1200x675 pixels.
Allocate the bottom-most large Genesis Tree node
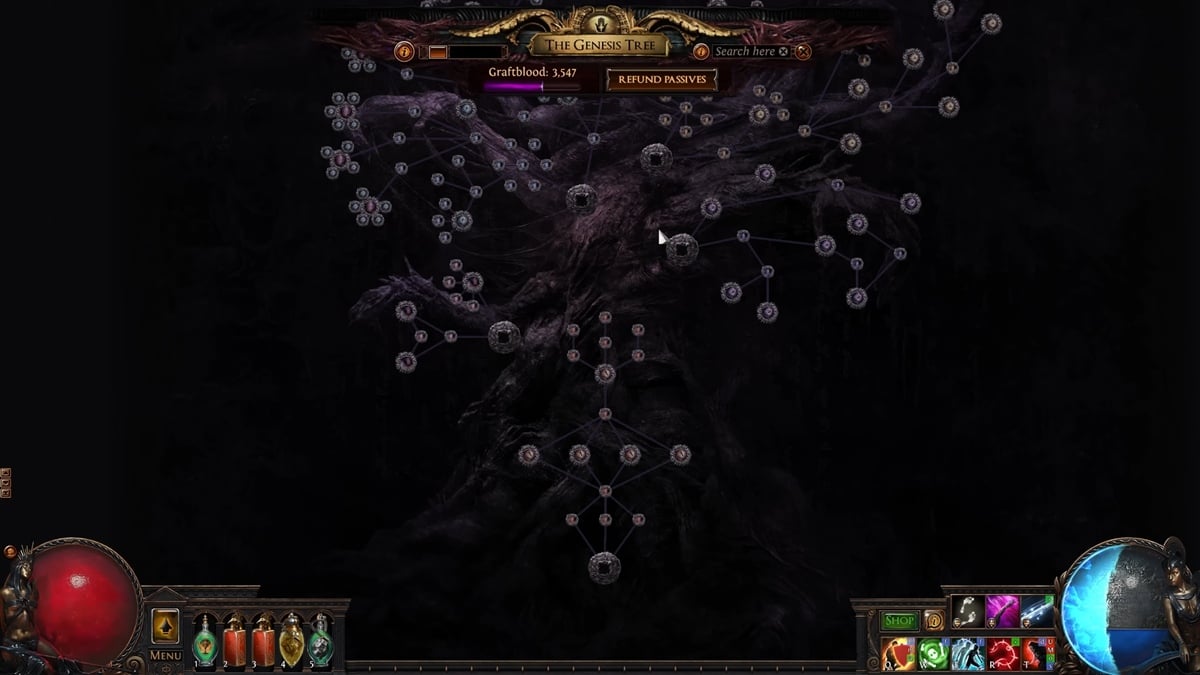click(x=604, y=568)
